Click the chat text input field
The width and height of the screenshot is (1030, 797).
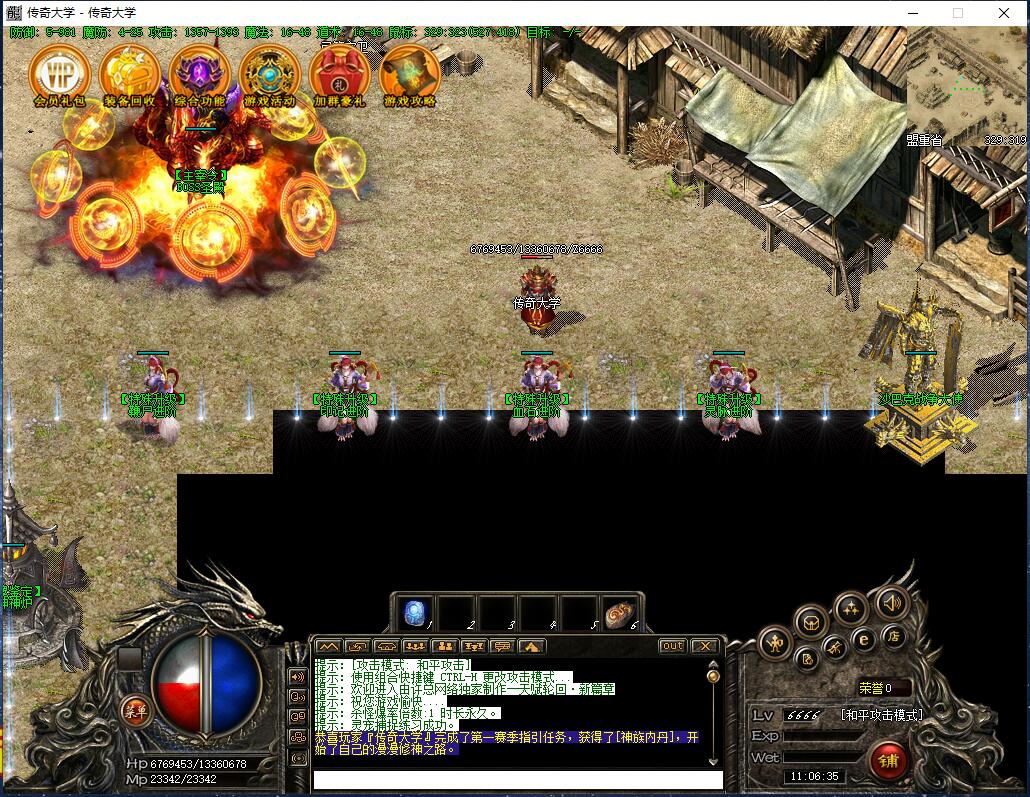click(517, 779)
